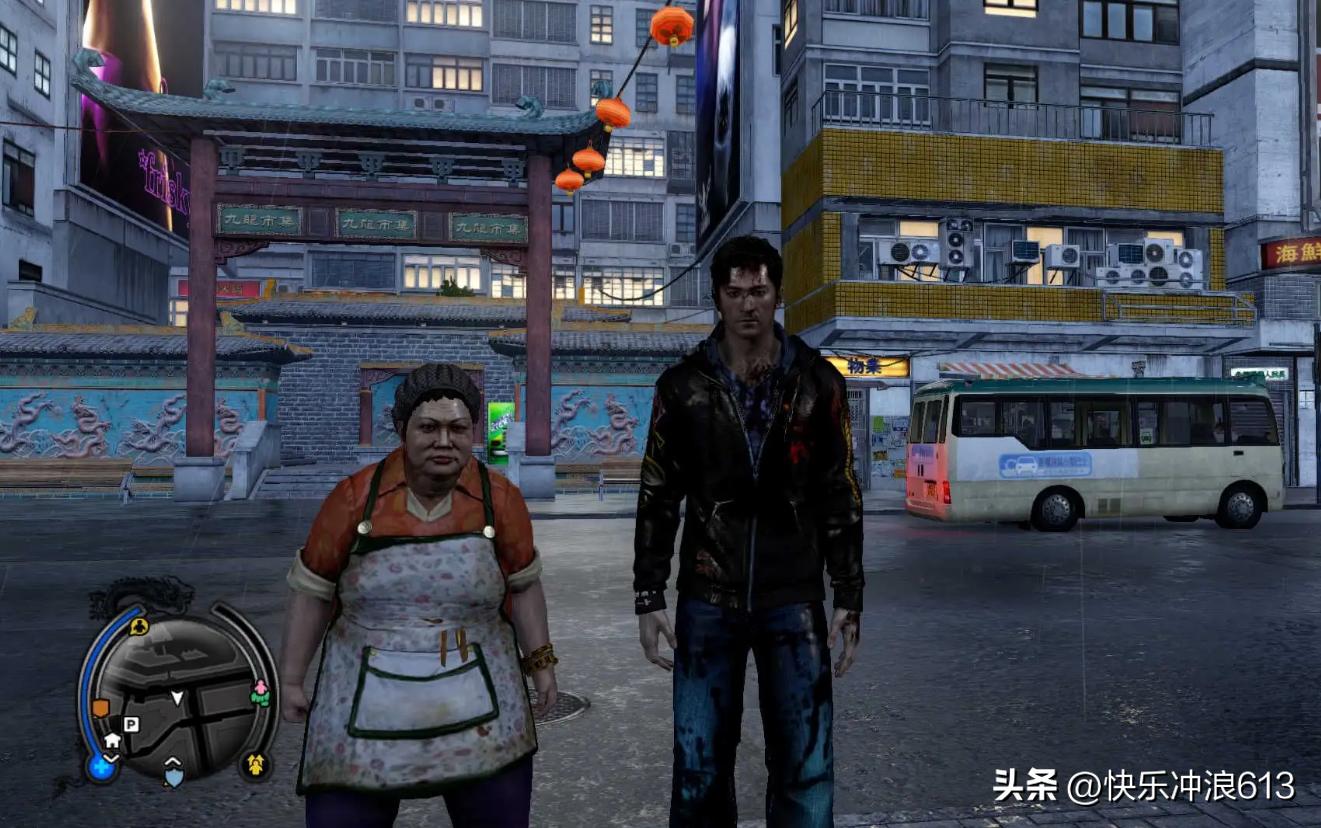Screen dimensions: 1321x828
Task: Click the orange shield event icon on minimap
Action: pos(100,708)
